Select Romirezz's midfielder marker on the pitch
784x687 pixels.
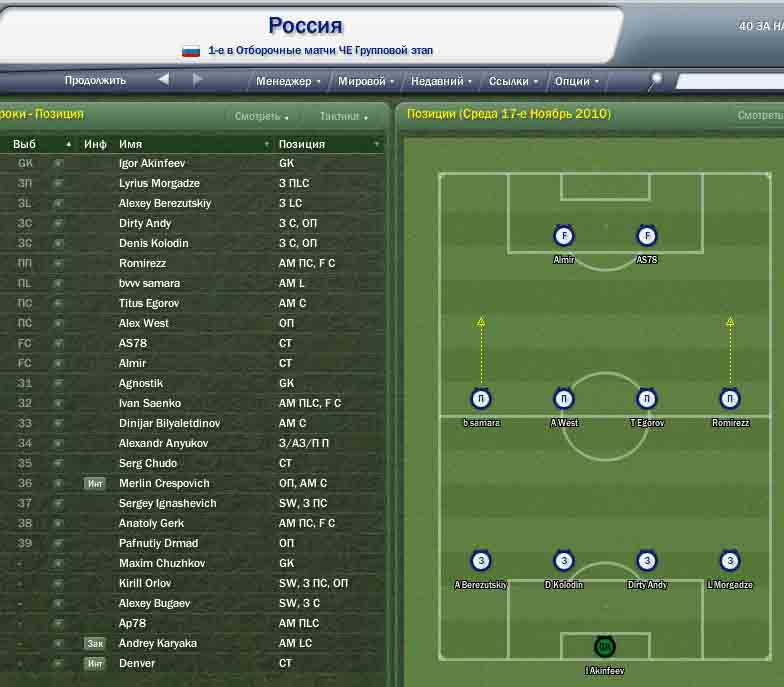click(x=730, y=399)
